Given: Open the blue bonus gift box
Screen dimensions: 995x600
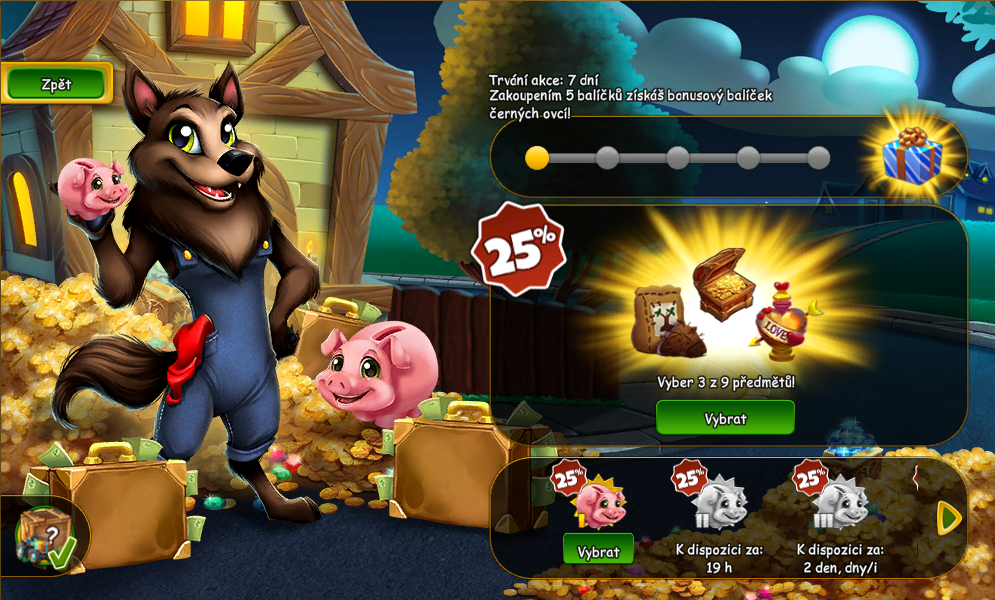Looking at the screenshot, I should [x=911, y=157].
